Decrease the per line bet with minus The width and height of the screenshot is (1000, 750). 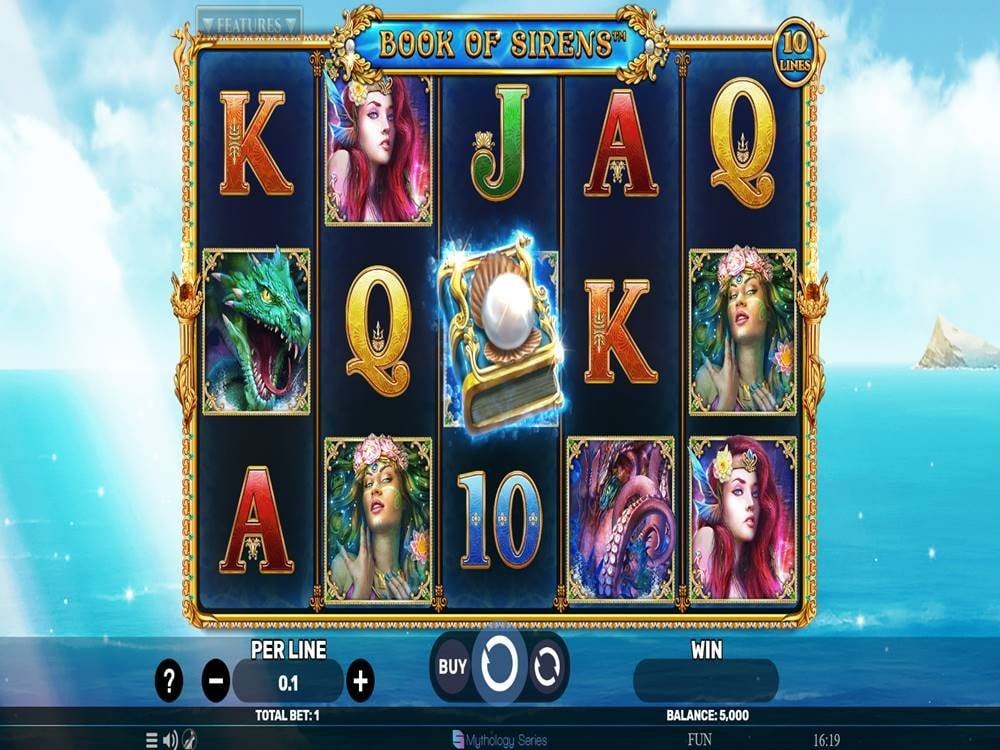point(216,682)
